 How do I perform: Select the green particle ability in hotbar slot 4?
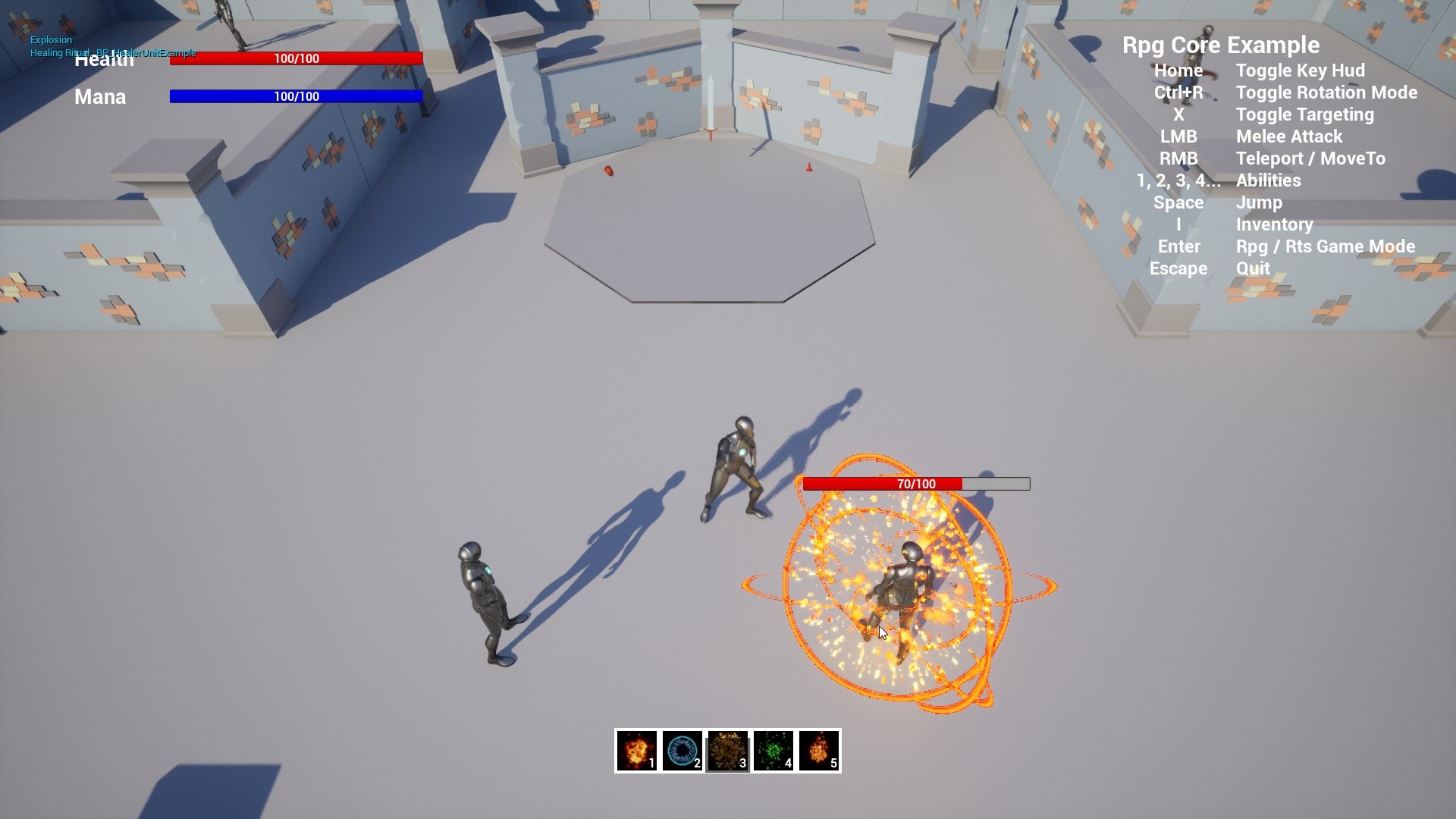[x=772, y=751]
